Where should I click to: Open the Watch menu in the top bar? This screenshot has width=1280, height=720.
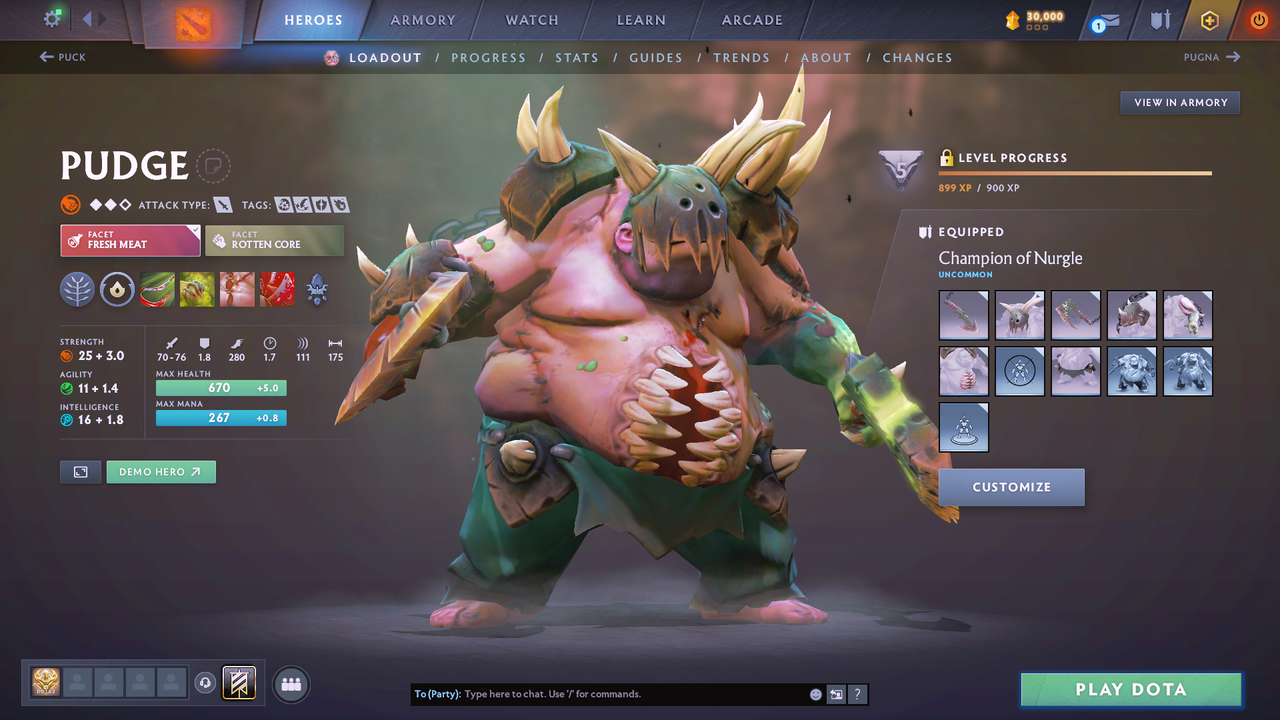click(531, 19)
